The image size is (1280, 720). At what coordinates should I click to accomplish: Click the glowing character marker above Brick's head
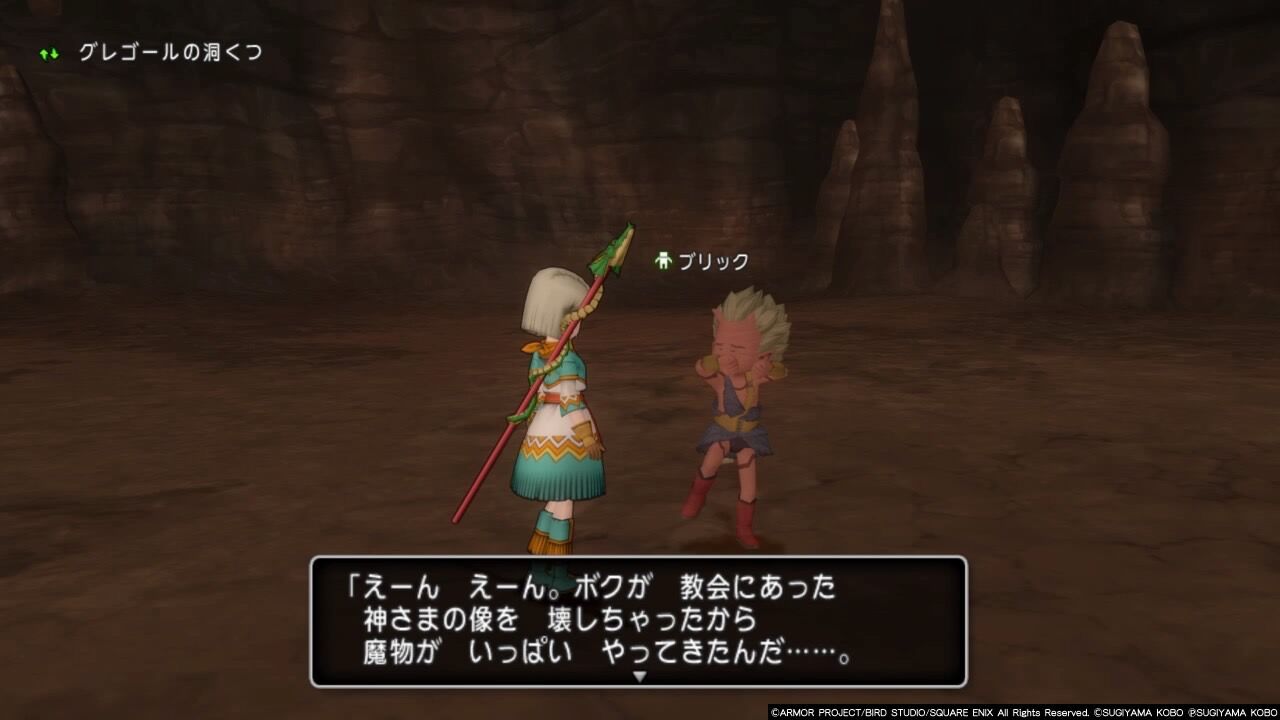coord(664,258)
